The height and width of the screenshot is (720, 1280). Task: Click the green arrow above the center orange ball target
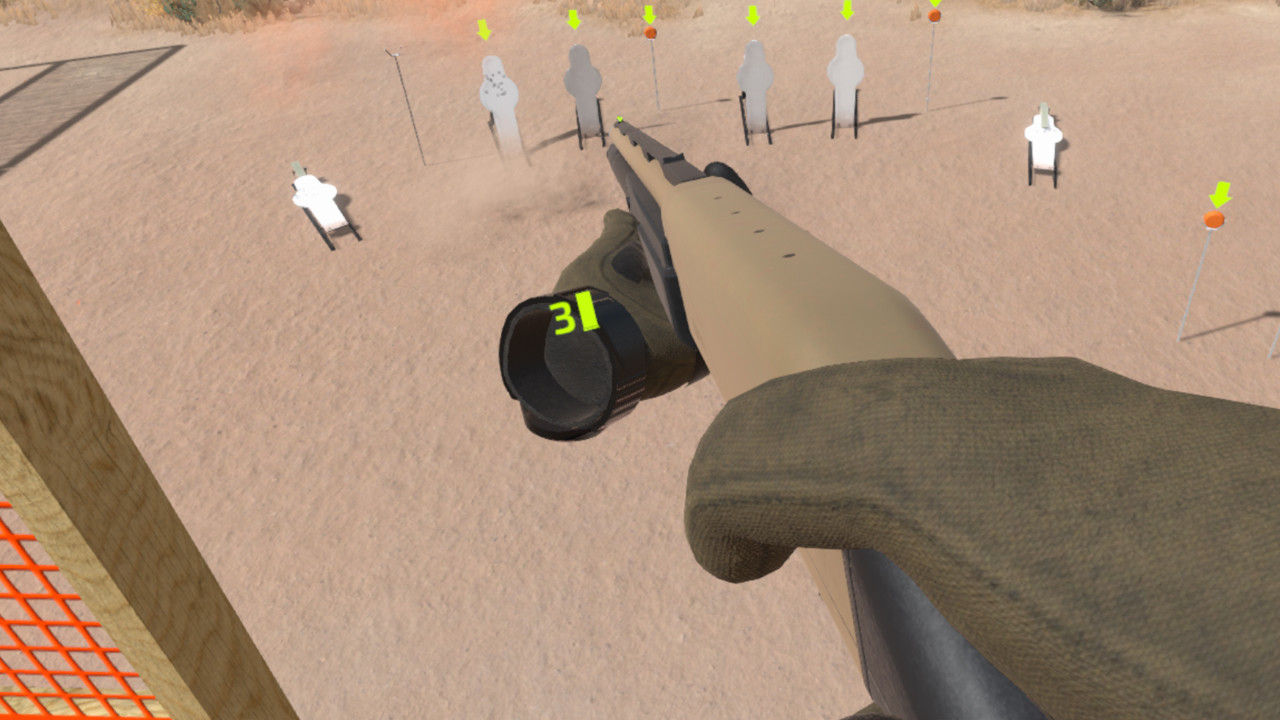tap(649, 14)
